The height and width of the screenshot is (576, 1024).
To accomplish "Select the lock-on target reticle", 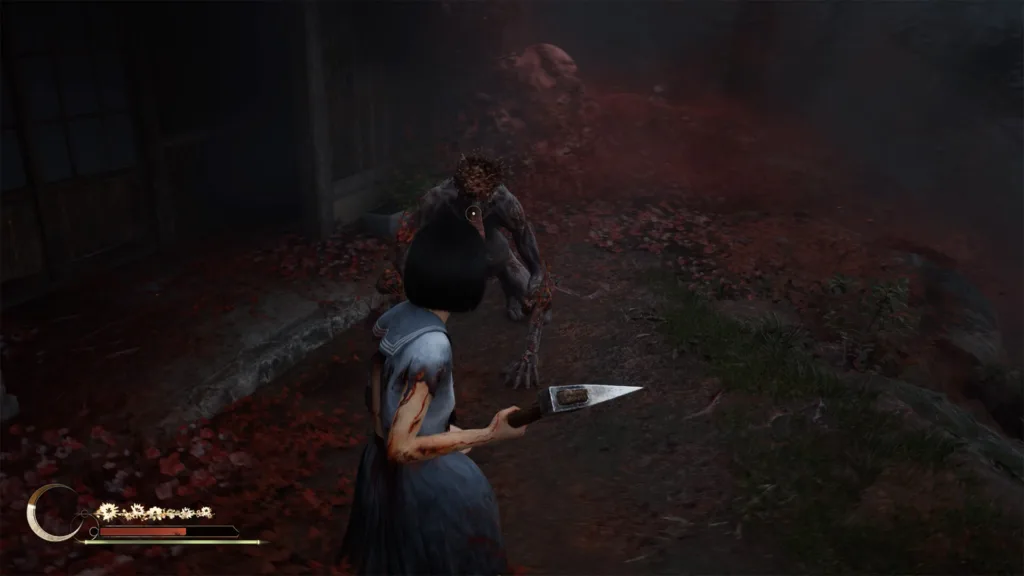I will pos(473,212).
